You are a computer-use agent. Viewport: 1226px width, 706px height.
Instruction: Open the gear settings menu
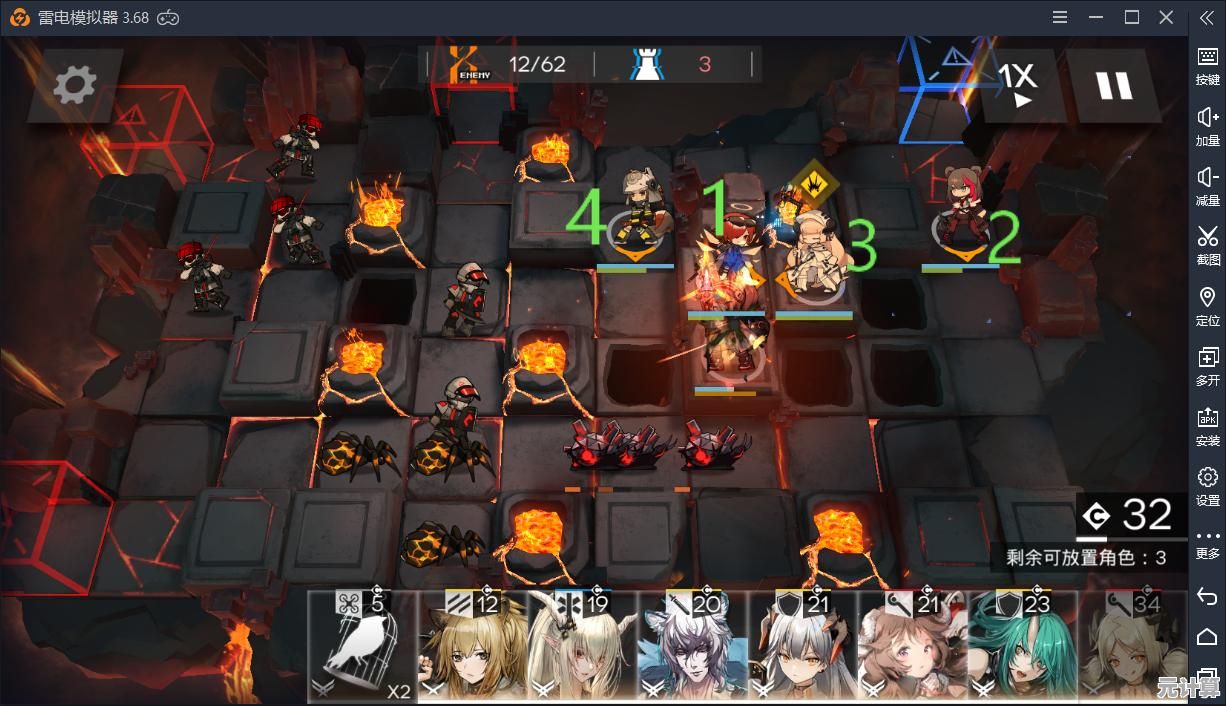click(x=74, y=85)
